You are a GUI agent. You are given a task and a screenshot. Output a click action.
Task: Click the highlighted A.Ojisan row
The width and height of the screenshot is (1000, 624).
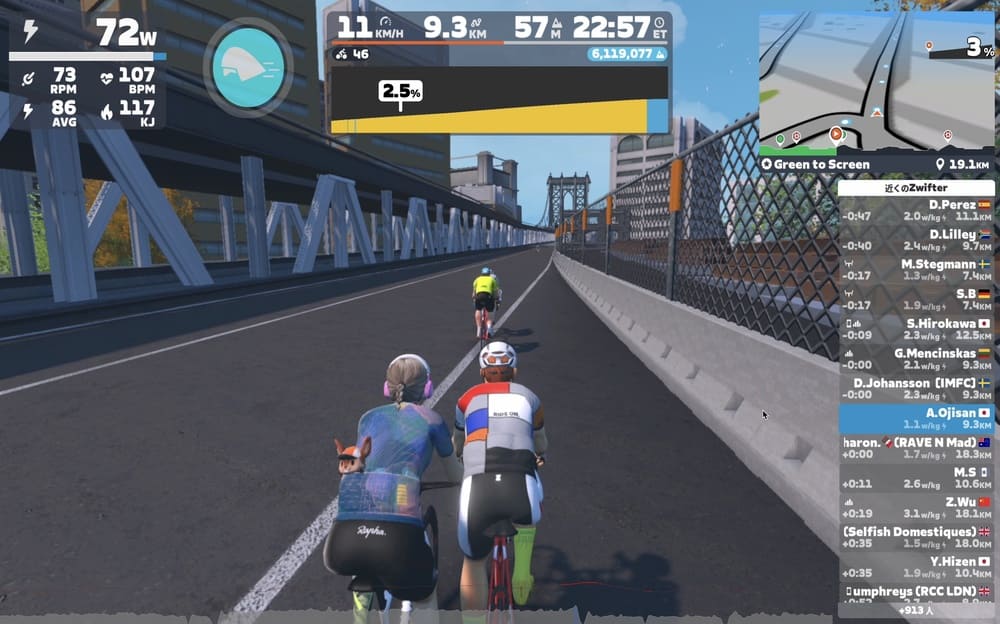click(916, 418)
